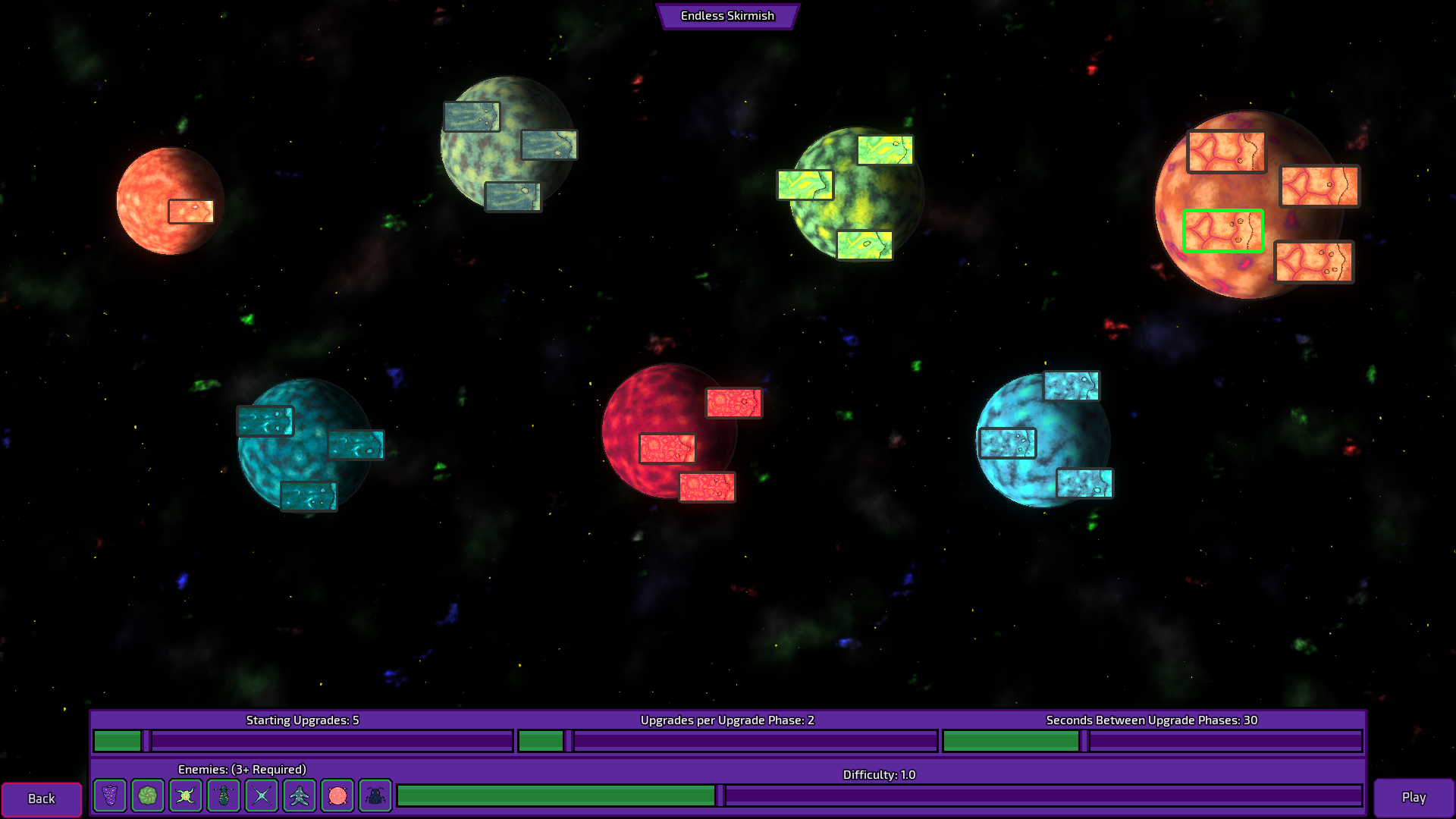The height and width of the screenshot is (819, 1456).
Task: Select the top map on the red planet
Action: pos(733,403)
